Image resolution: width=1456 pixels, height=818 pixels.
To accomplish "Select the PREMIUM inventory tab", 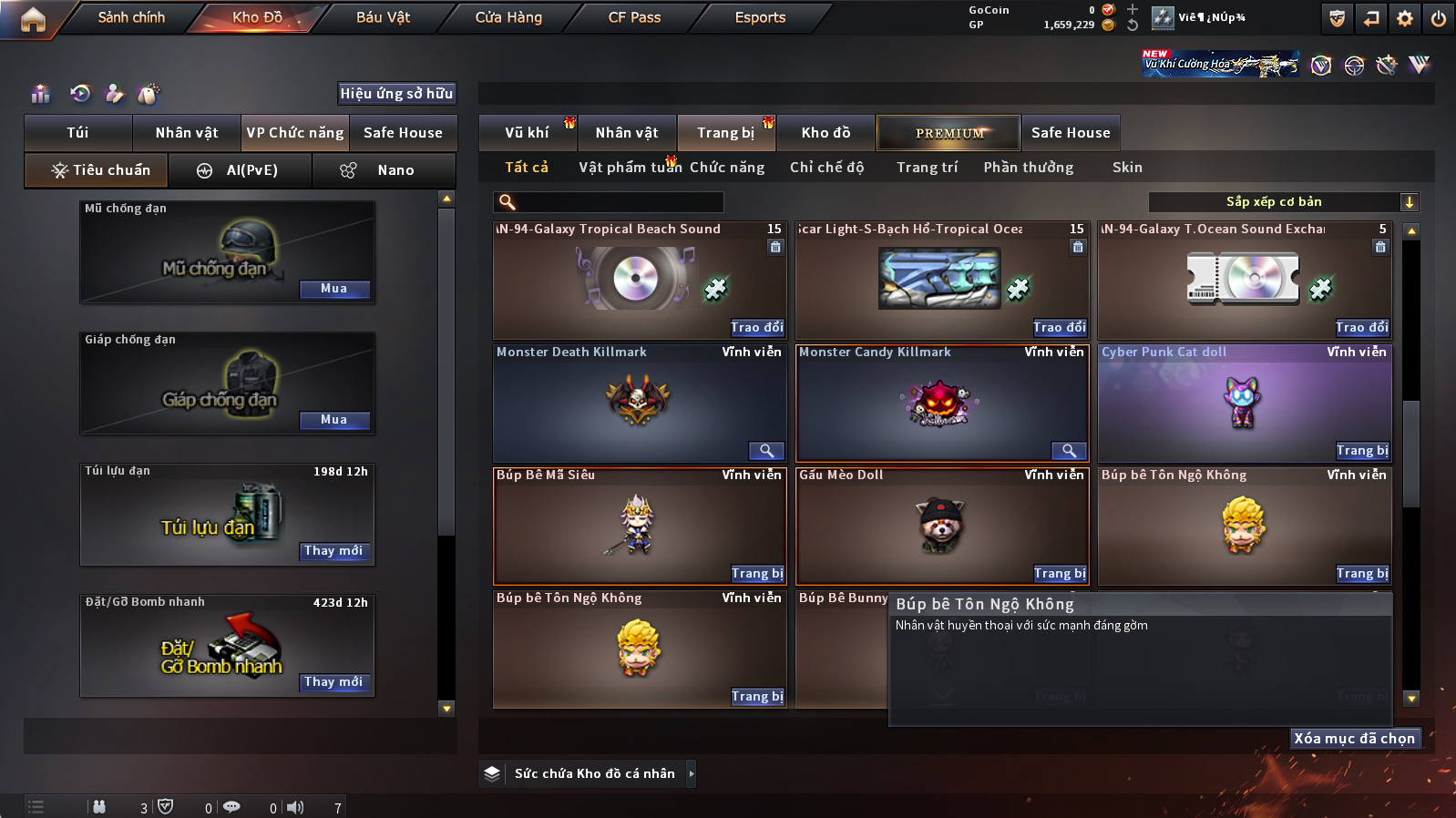I will (x=949, y=133).
